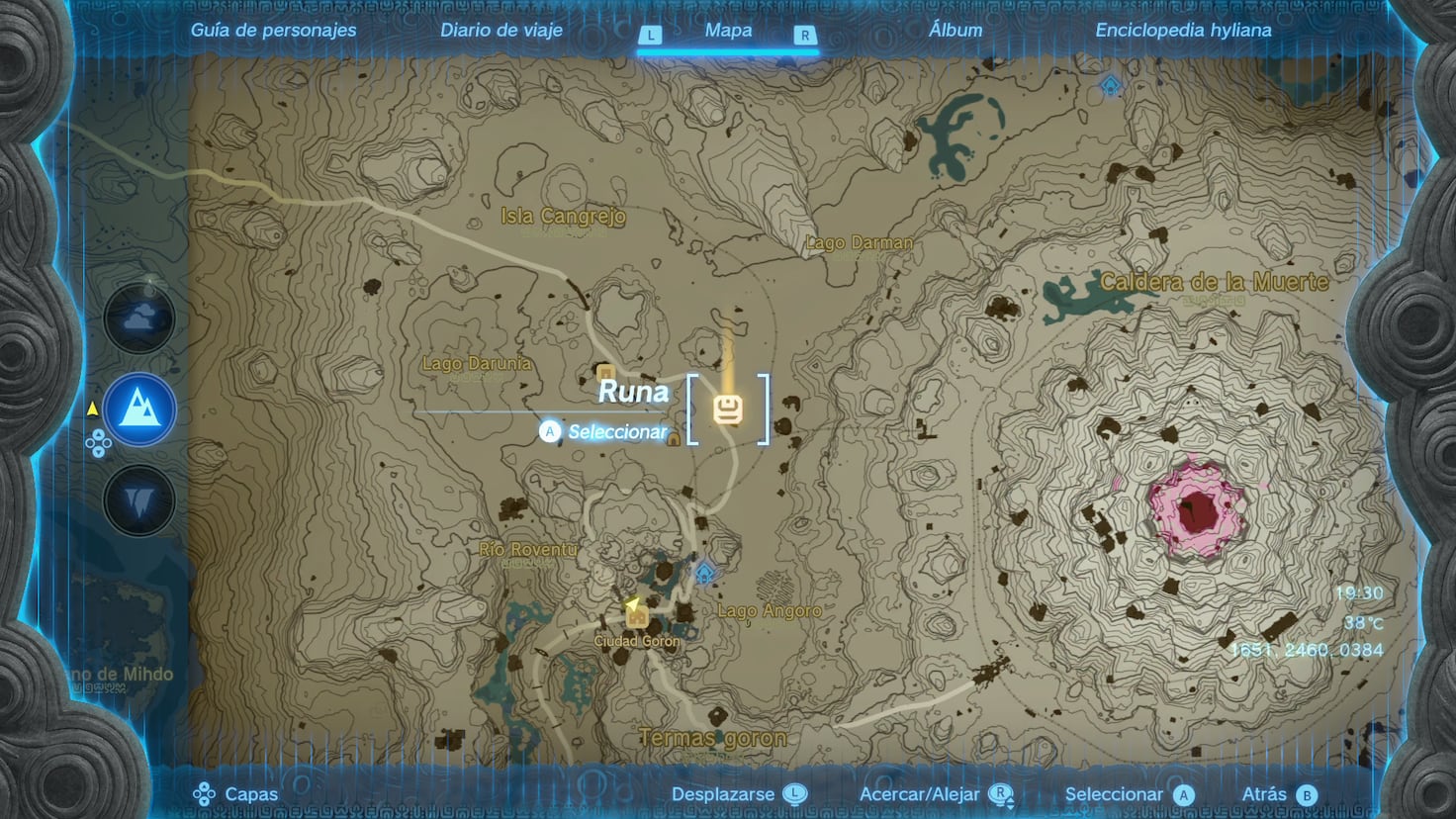Click the shrine icon above Caldera de la Muerte
Viewport: 1456px width, 819px height.
point(1110,87)
